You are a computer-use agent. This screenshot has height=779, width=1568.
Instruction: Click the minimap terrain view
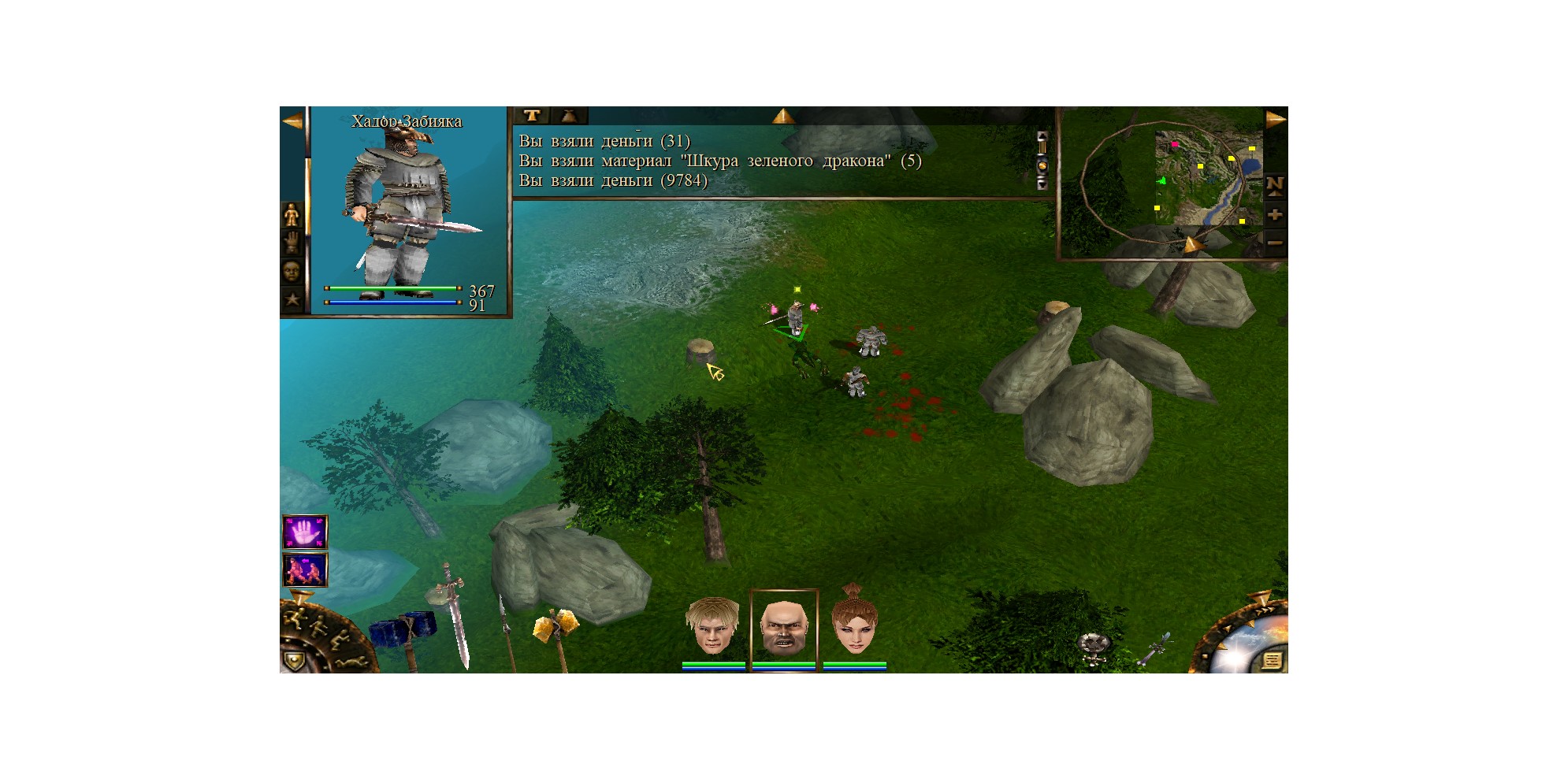[x=1207, y=178]
